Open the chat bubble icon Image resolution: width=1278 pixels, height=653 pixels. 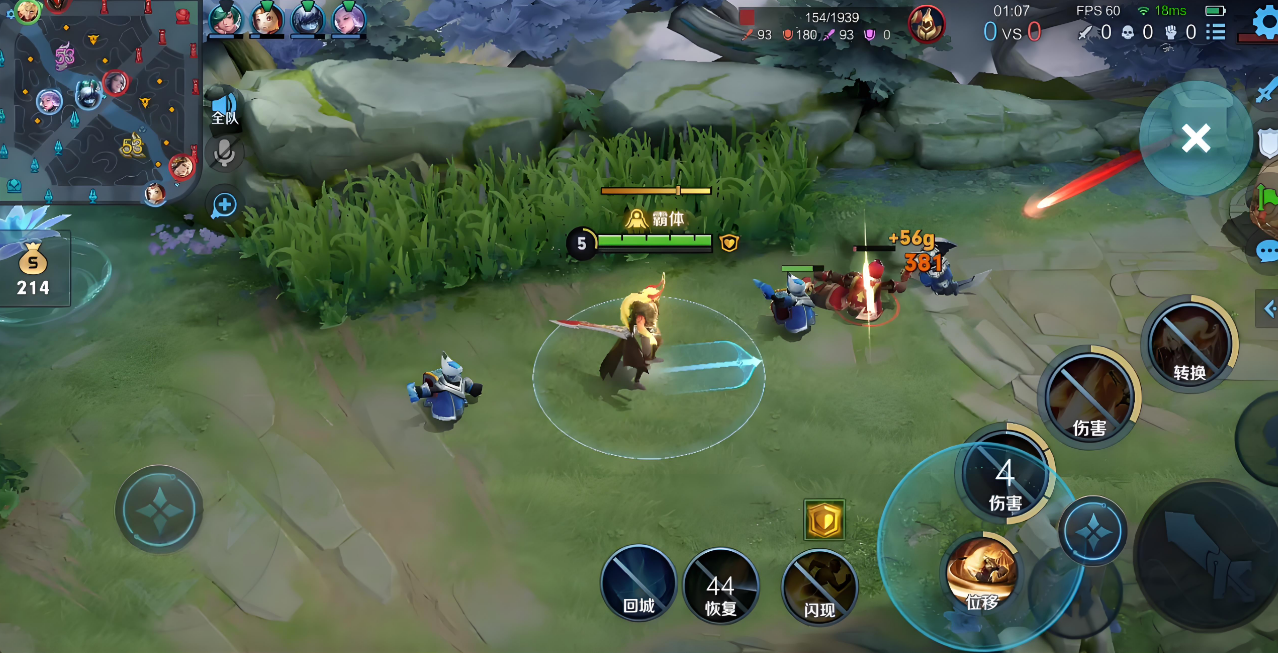tap(1268, 251)
